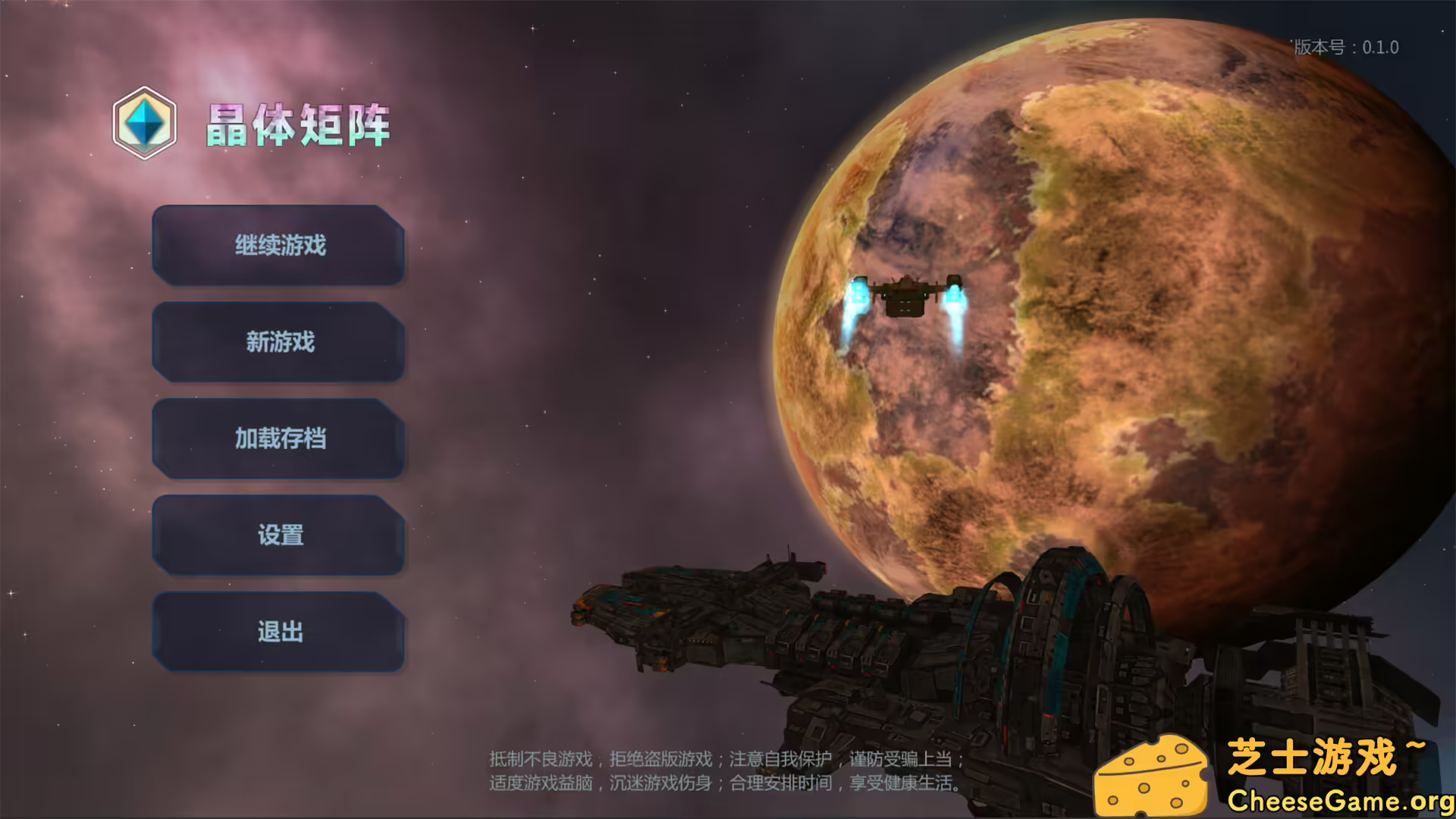Exit the game via 退出
The height and width of the screenshot is (819, 1456).
click(278, 632)
